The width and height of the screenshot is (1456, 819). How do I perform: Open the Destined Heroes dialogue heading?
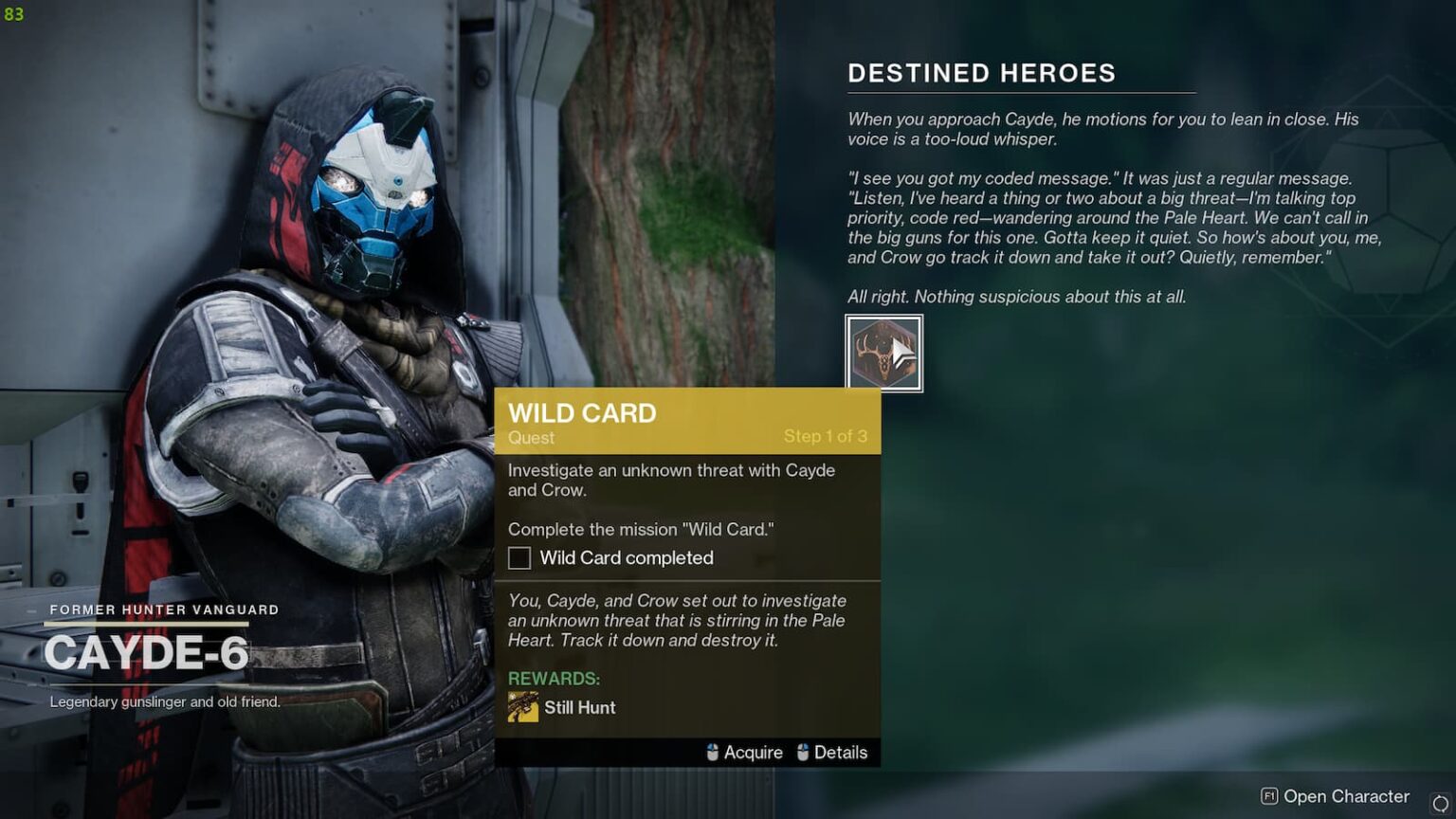click(982, 73)
